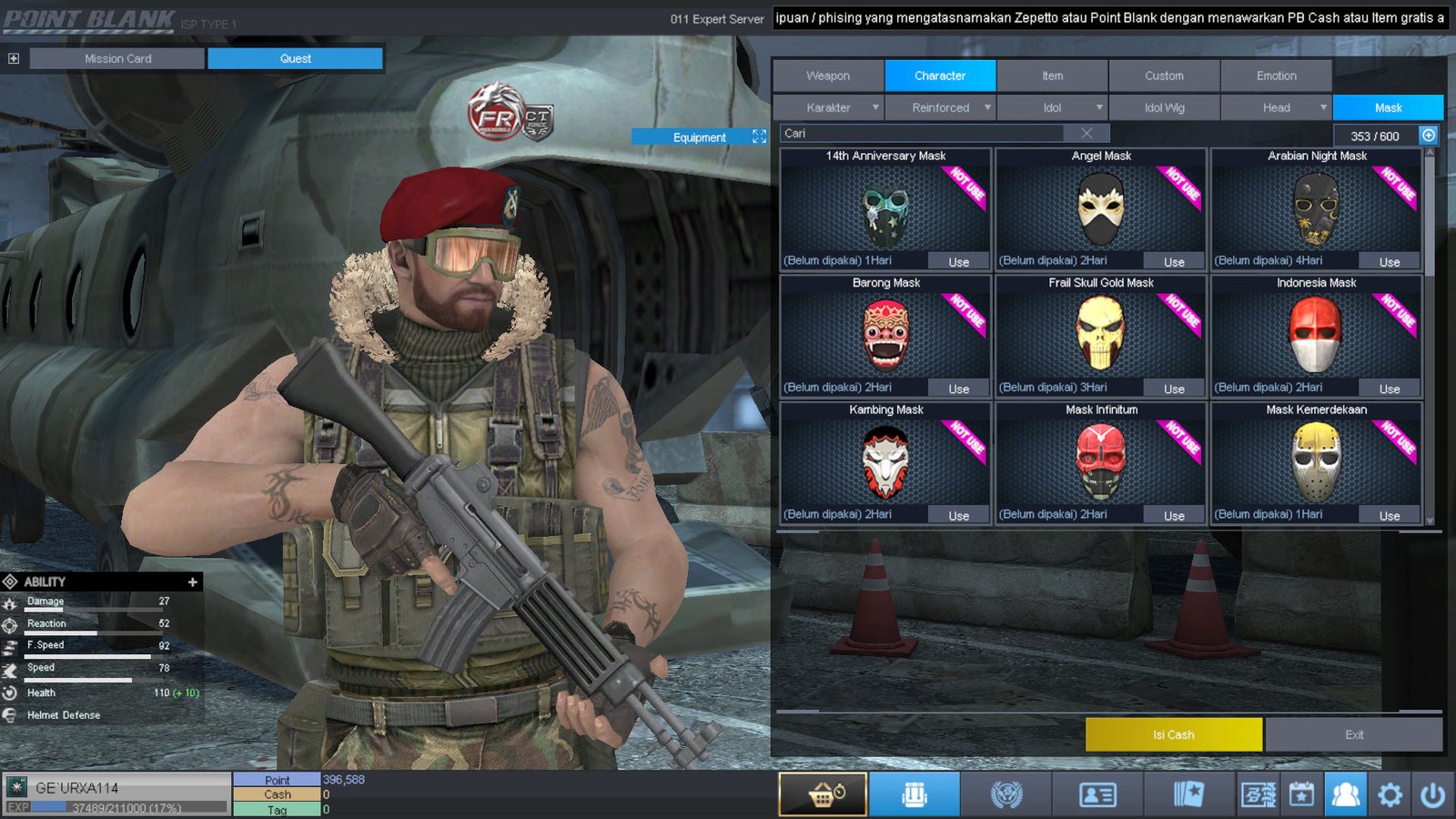Open the settings gear icon
Screen dimensions: 1456x819
[1390, 794]
